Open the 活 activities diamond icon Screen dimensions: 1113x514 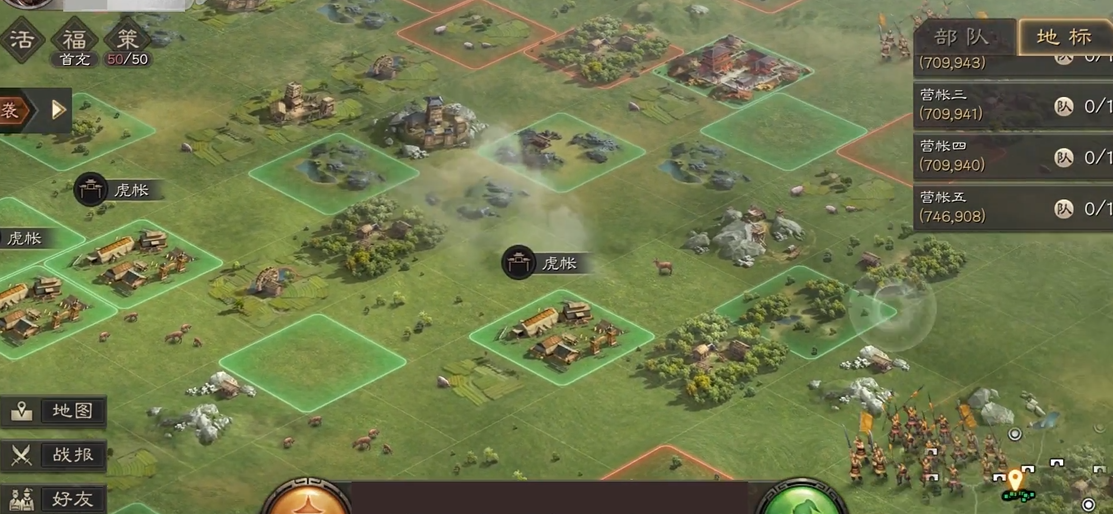pyautogui.click(x=21, y=41)
